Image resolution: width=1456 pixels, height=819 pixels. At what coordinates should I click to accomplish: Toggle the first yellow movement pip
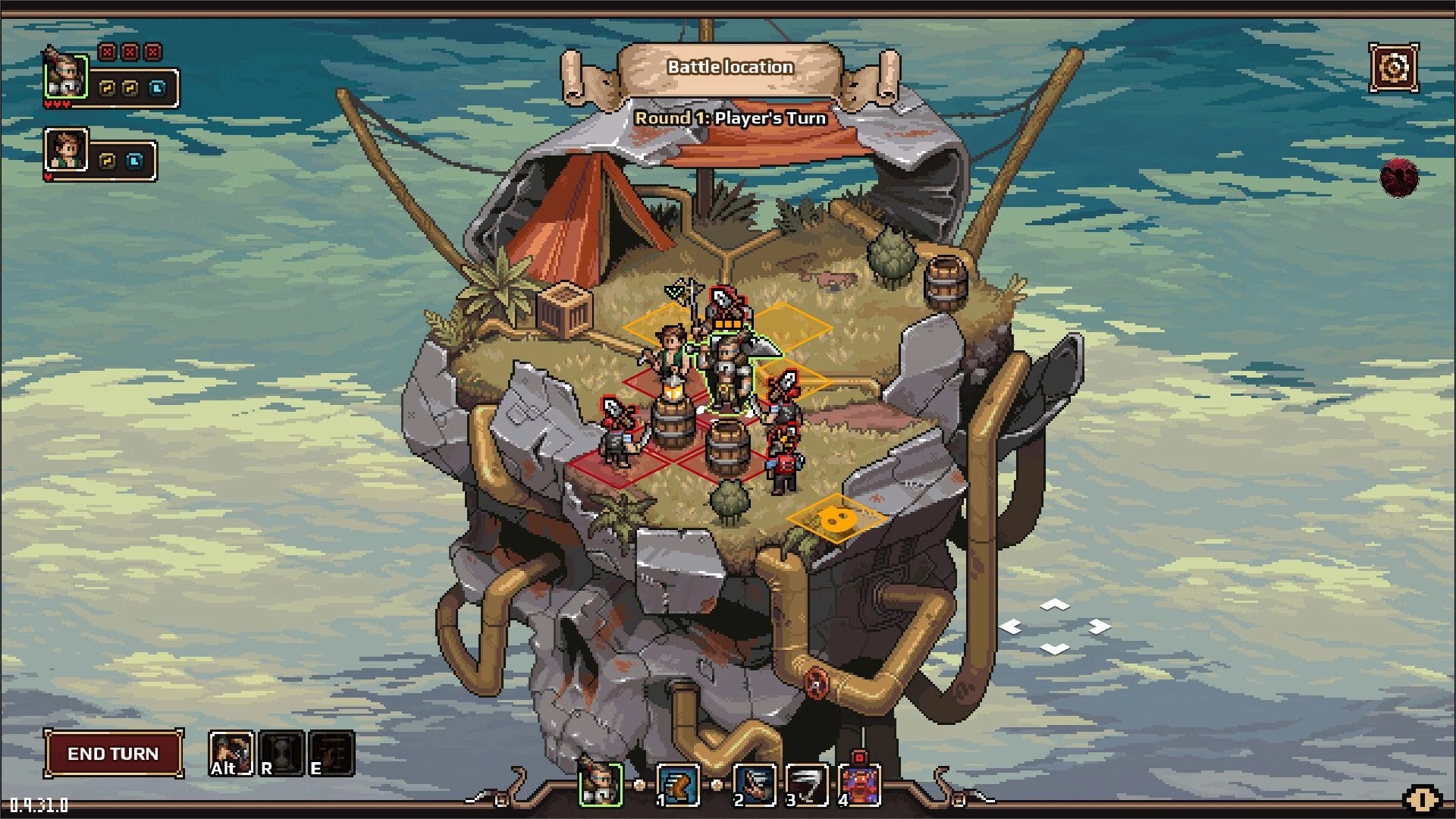[107, 89]
